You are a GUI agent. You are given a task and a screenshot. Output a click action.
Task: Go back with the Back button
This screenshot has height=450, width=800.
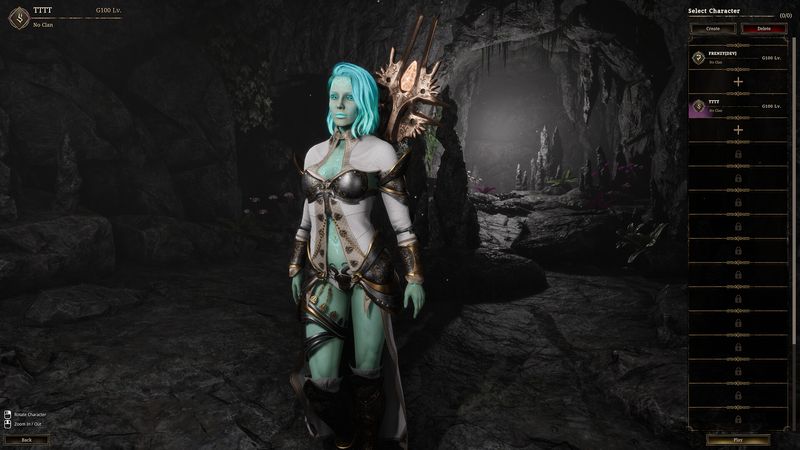26,439
